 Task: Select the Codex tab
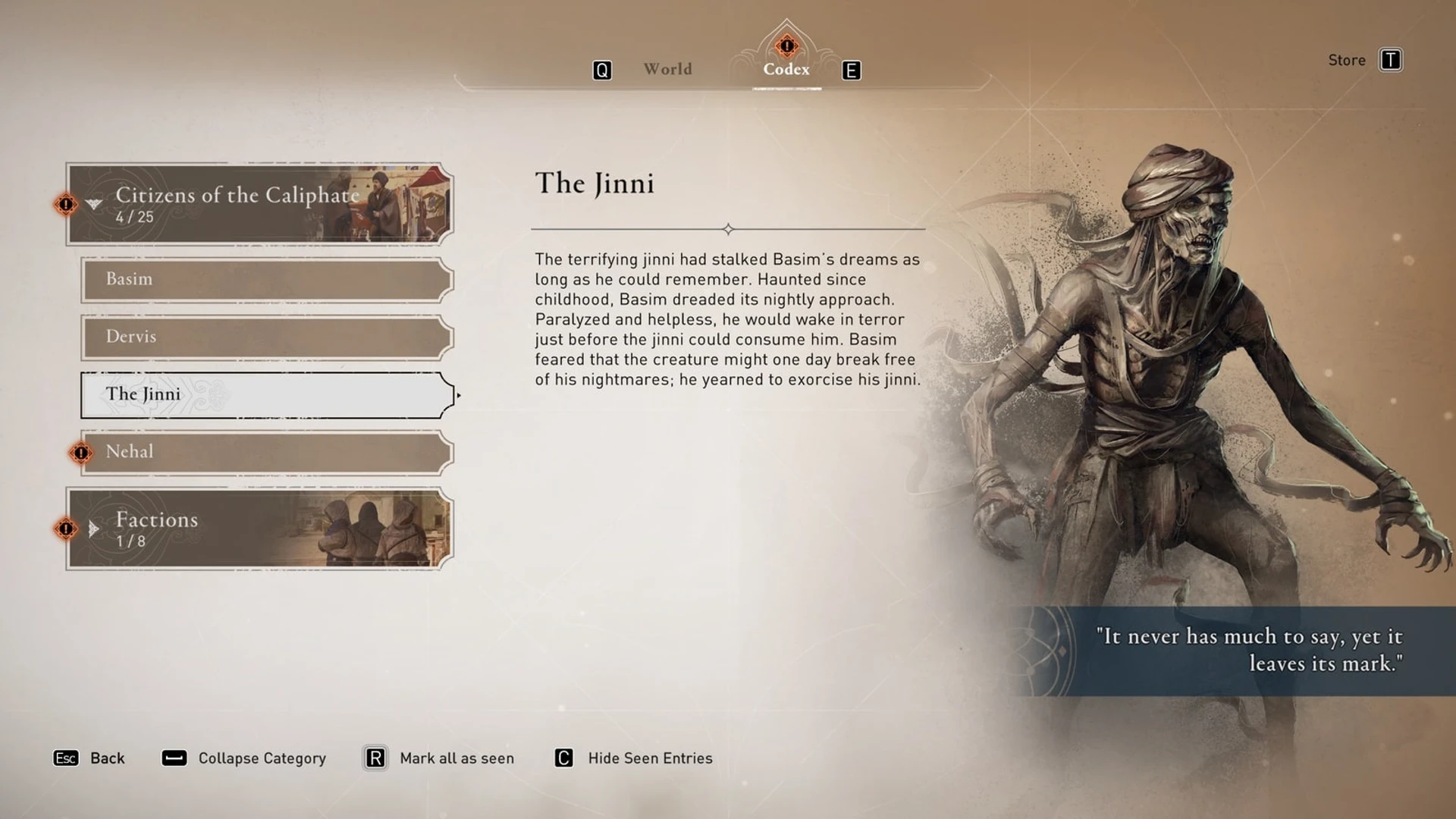tap(786, 69)
